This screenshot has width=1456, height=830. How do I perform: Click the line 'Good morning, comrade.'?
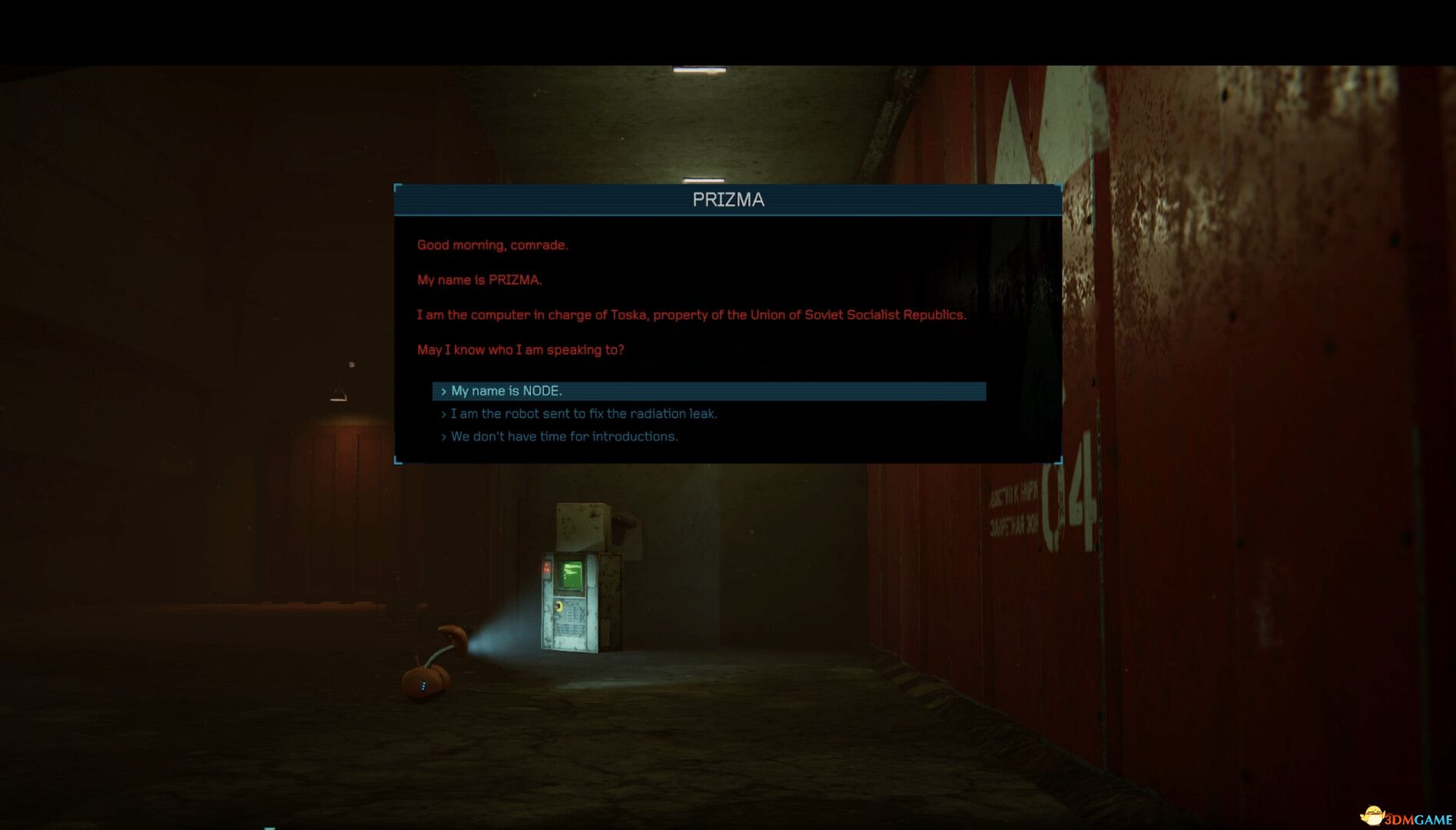pyautogui.click(x=494, y=244)
